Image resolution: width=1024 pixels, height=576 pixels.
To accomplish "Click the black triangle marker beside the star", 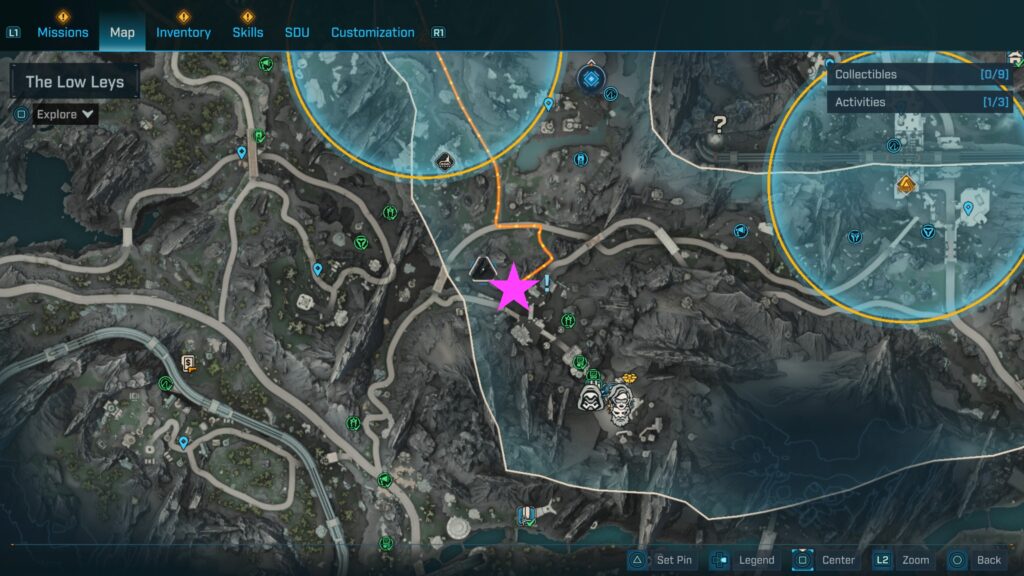I will coord(483,267).
